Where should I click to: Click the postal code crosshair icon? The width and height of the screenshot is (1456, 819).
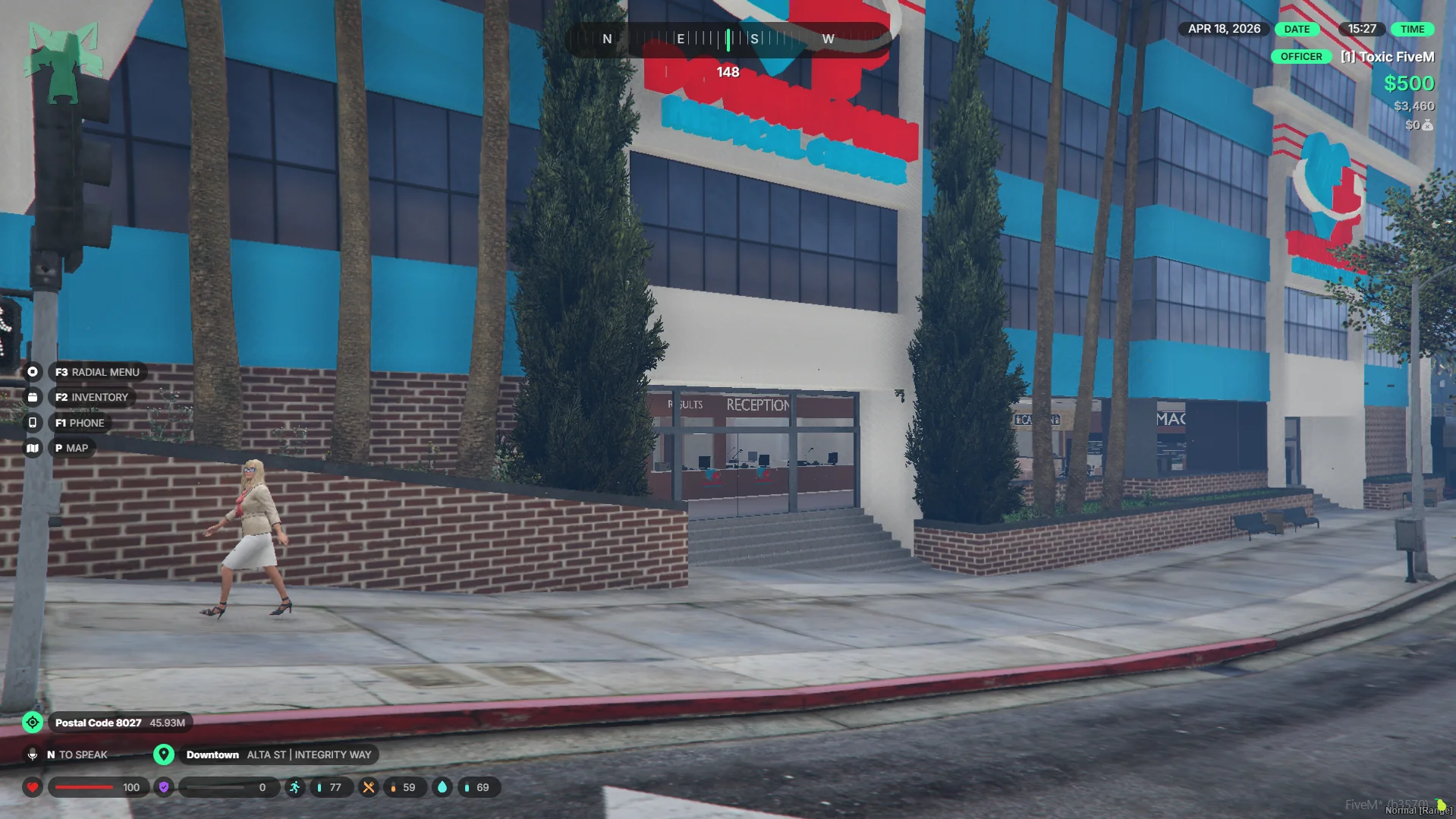click(33, 723)
